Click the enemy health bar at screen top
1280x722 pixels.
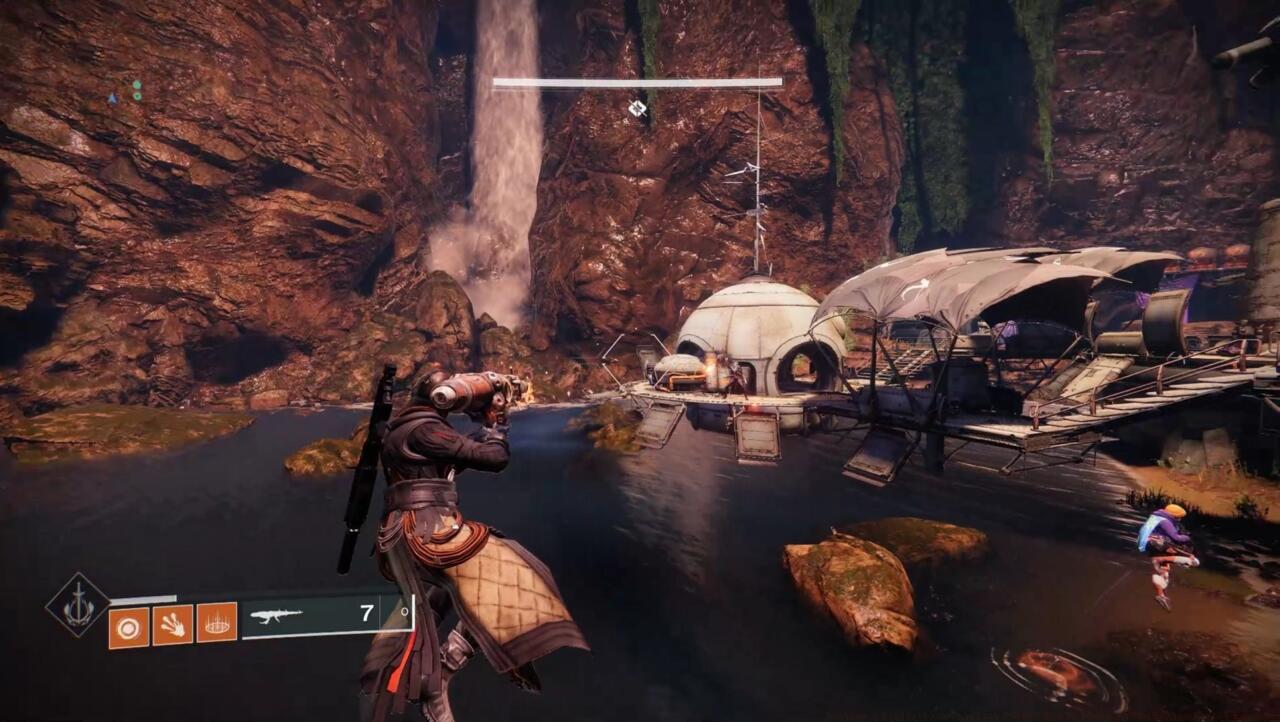pyautogui.click(x=635, y=80)
